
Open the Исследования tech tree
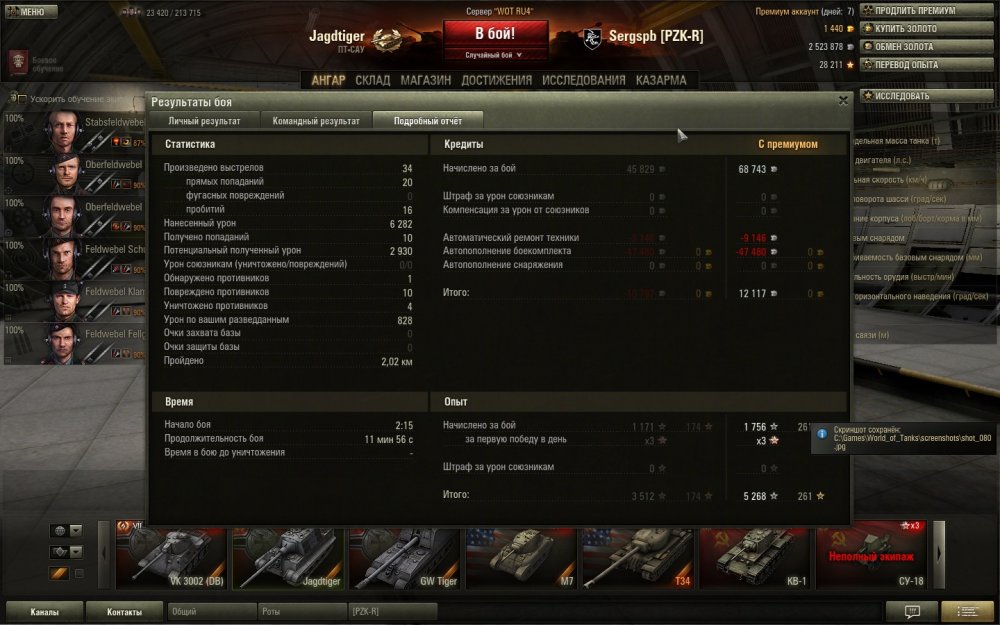[584, 80]
